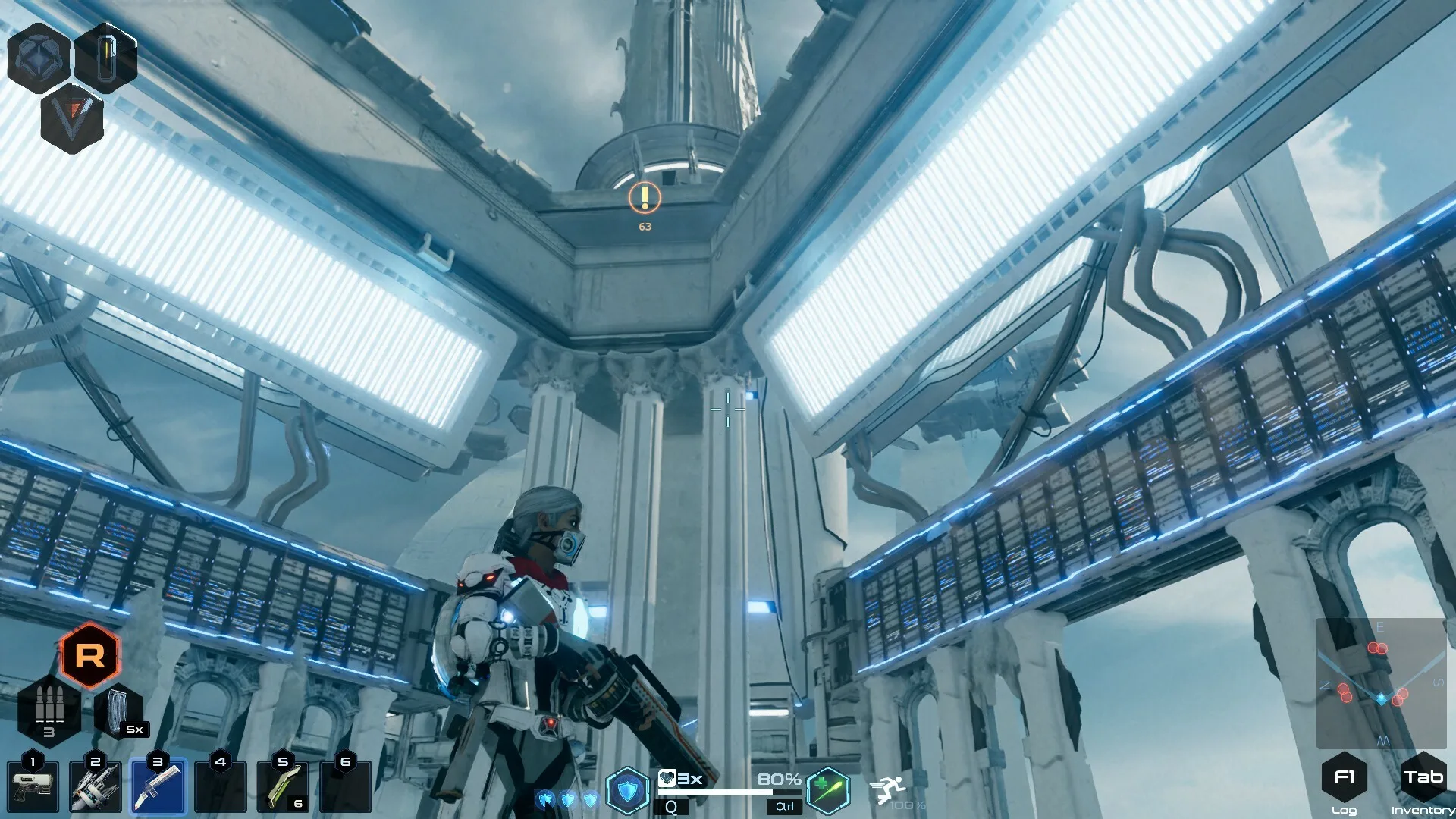
Task: Click the running figure sprint icon
Action: tap(887, 790)
